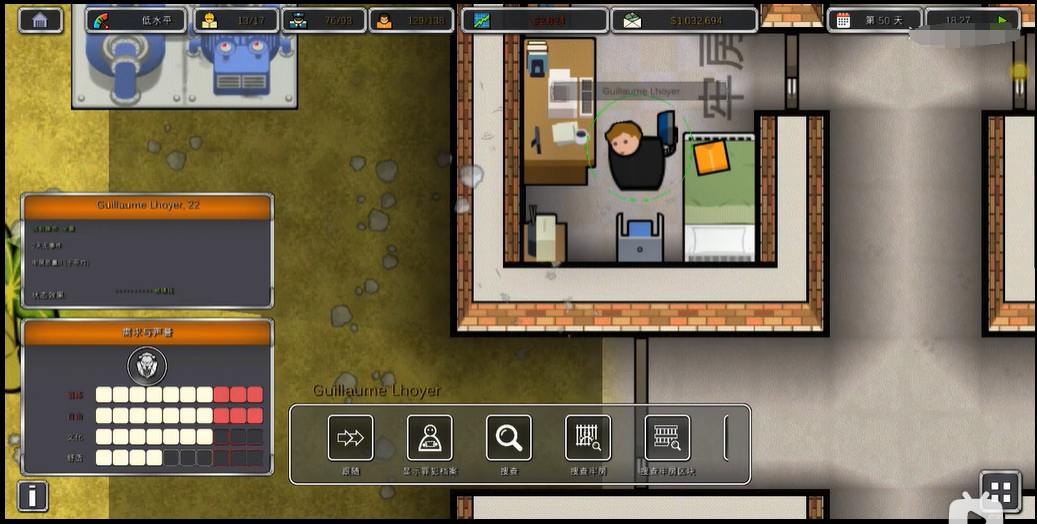Open the bank balance money panel
This screenshot has width=1037, height=524.
click(x=684, y=20)
